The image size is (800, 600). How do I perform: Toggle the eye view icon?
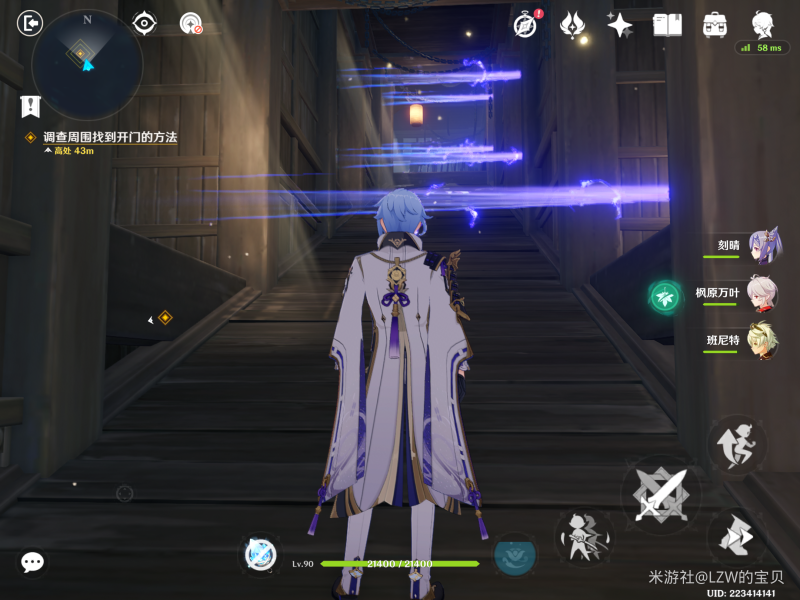tap(144, 22)
